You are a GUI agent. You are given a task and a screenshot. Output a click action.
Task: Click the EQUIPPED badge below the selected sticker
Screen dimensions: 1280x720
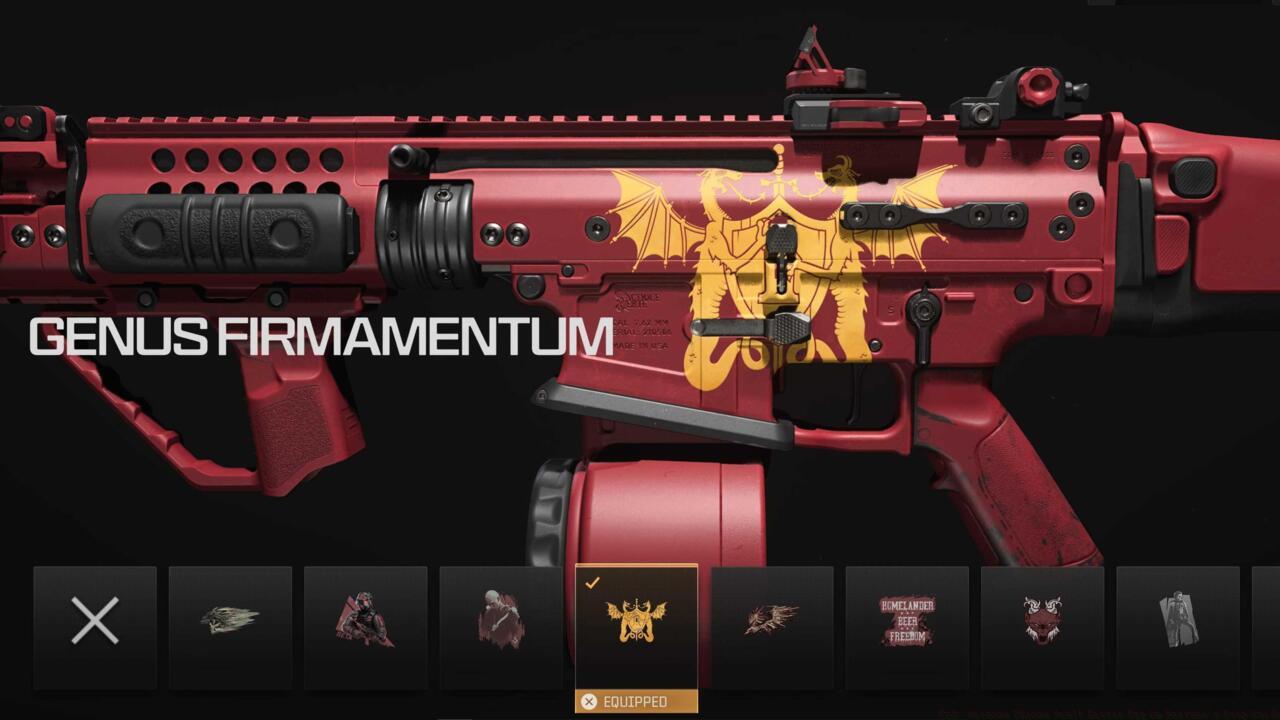(x=639, y=701)
